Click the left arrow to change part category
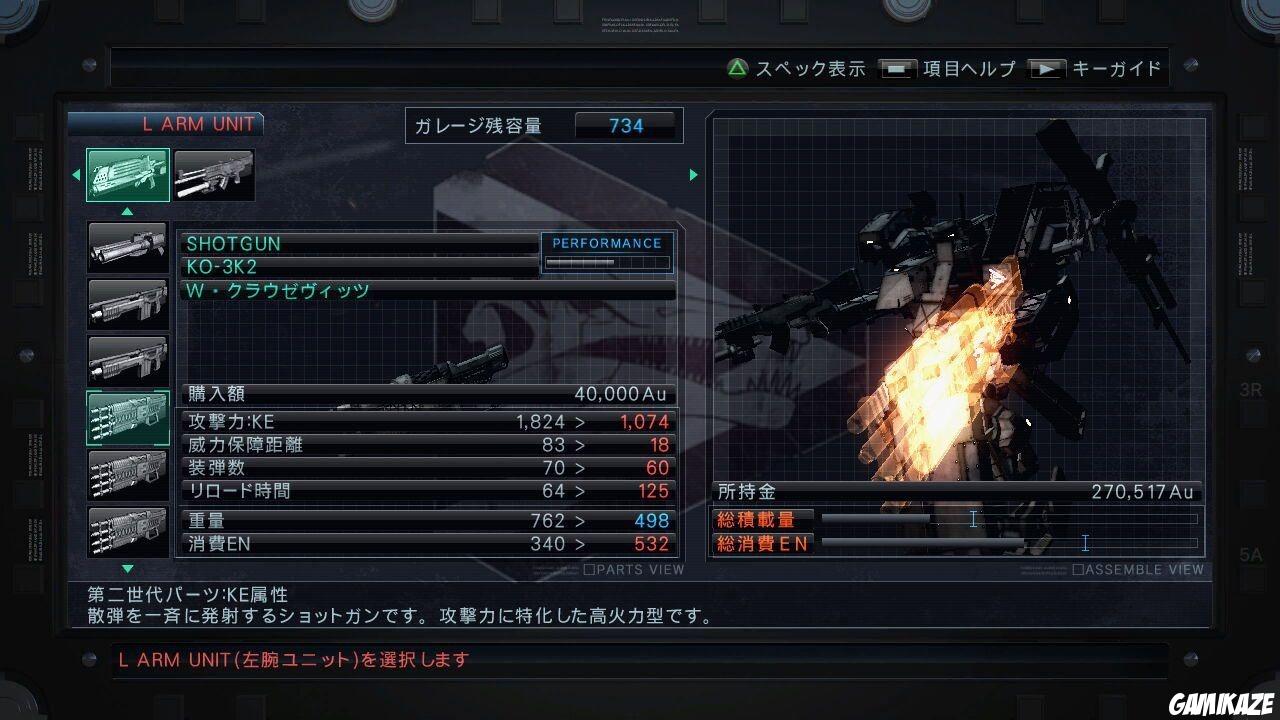This screenshot has height=720, width=1280. [x=77, y=174]
